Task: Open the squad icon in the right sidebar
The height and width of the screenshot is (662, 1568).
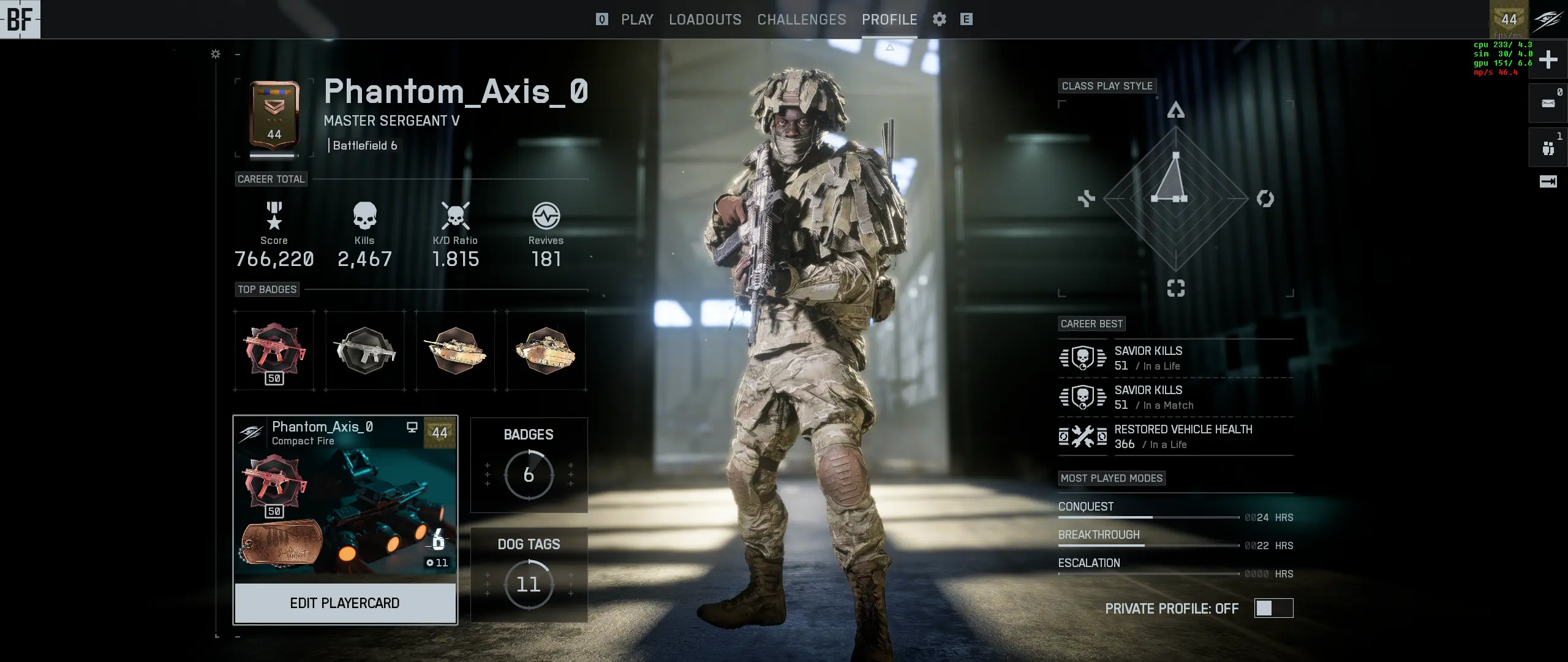Action: point(1548,148)
